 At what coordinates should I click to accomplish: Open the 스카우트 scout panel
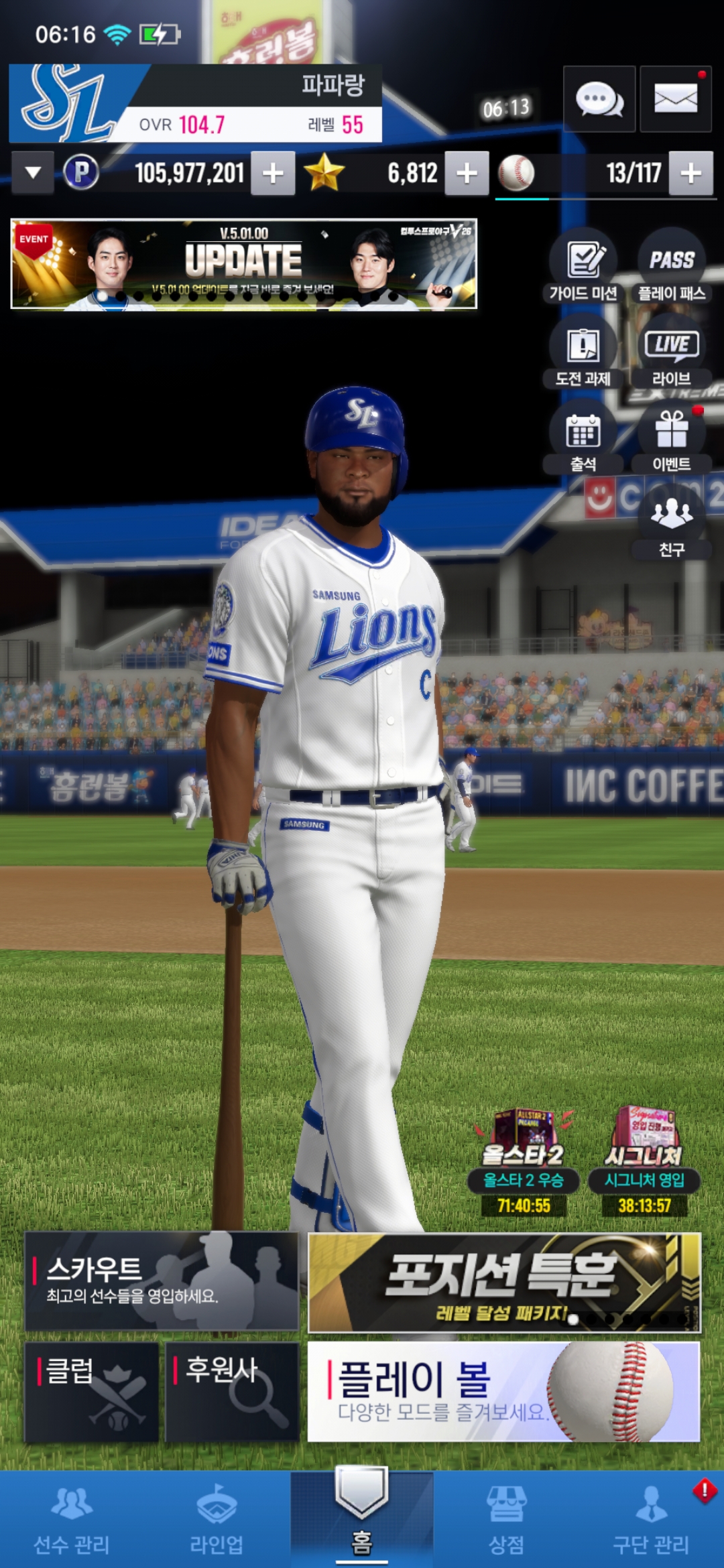[x=162, y=1281]
